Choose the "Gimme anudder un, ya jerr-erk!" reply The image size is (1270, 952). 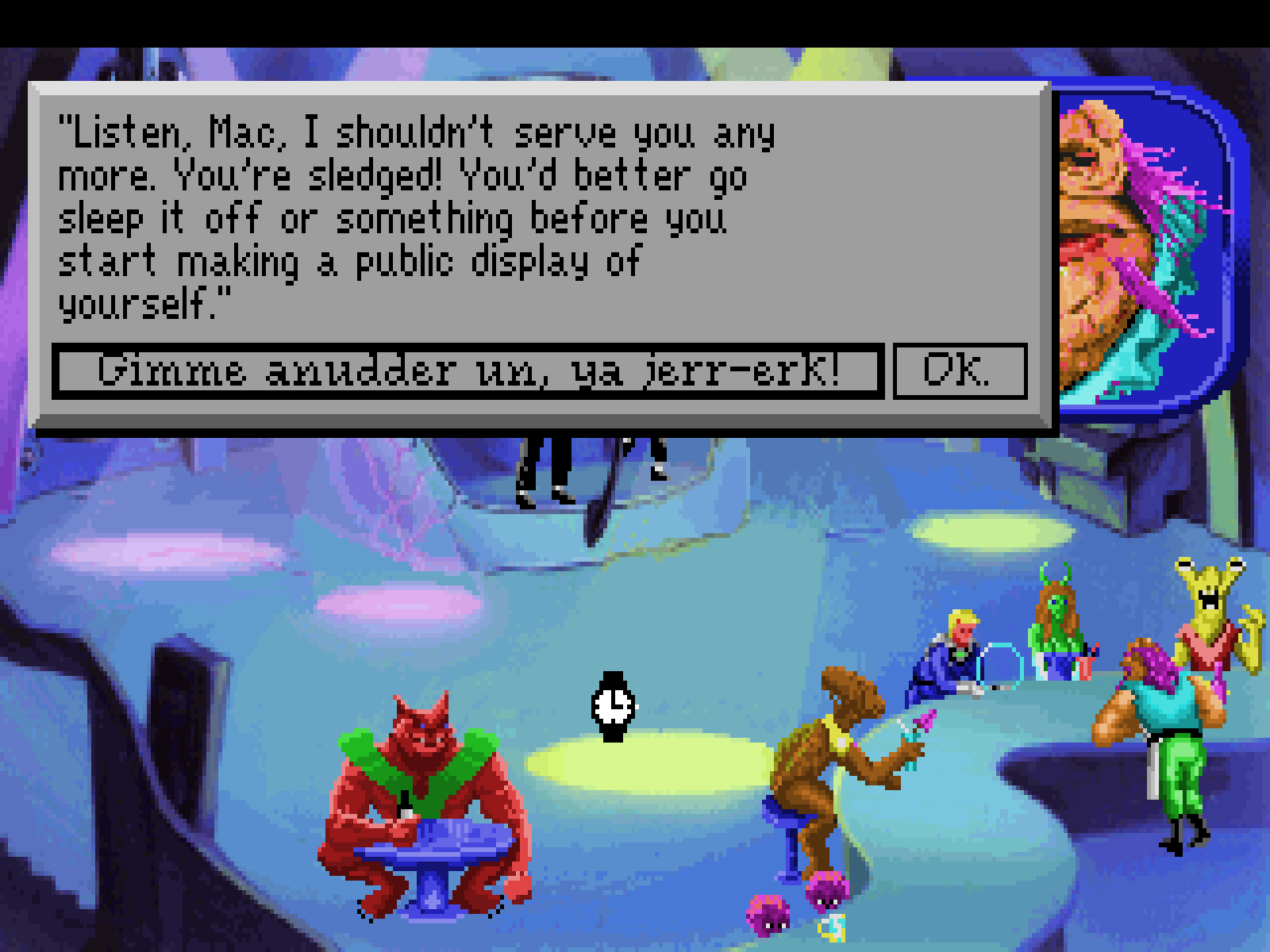point(468,370)
